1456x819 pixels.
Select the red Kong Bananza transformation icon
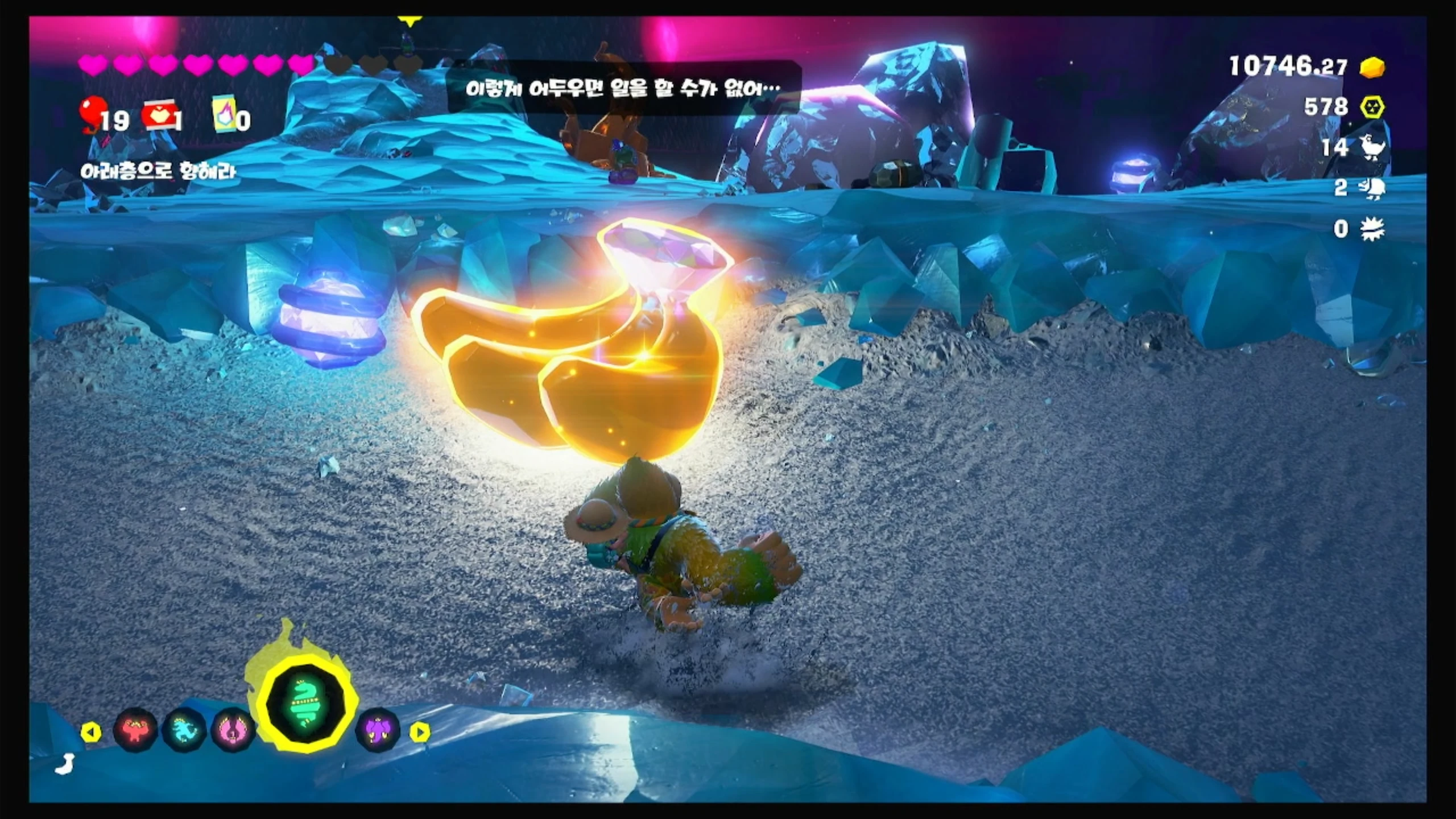point(135,729)
